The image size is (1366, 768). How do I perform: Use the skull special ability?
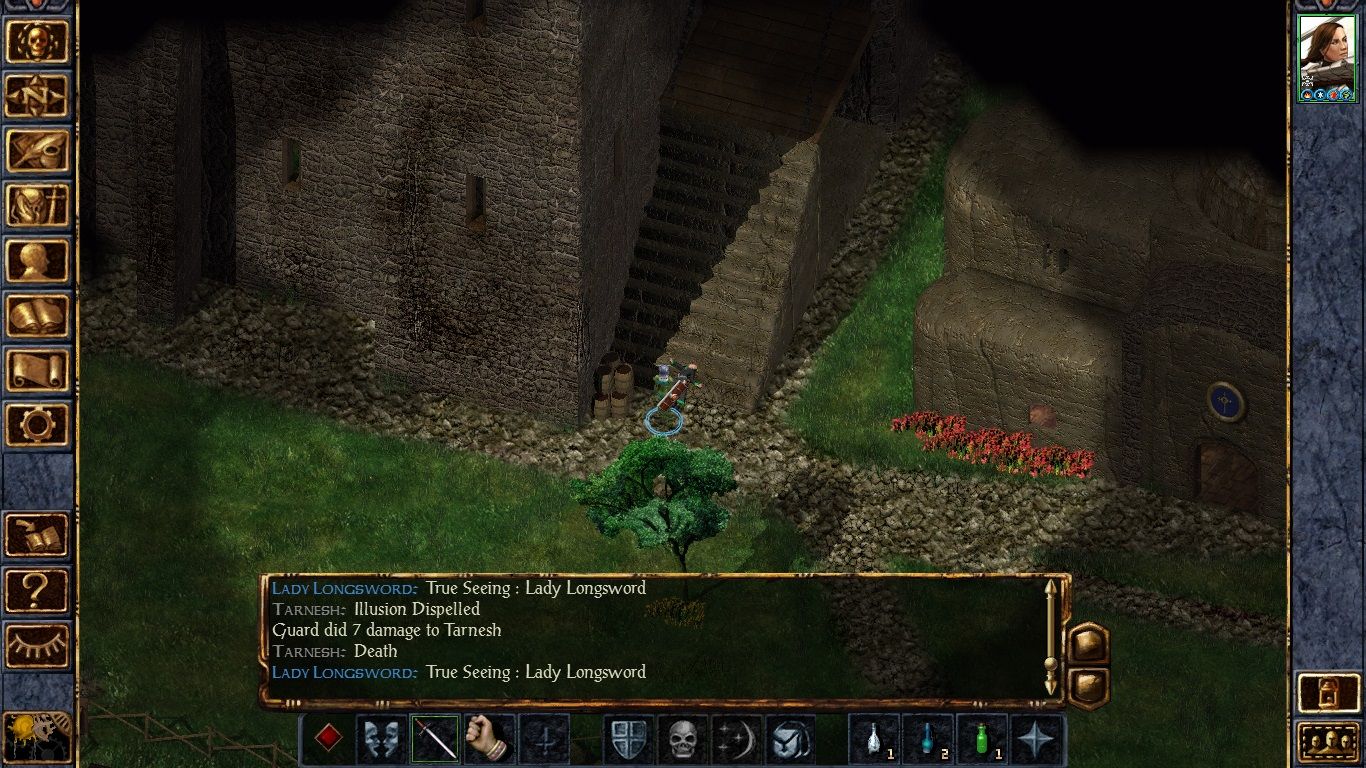point(680,738)
